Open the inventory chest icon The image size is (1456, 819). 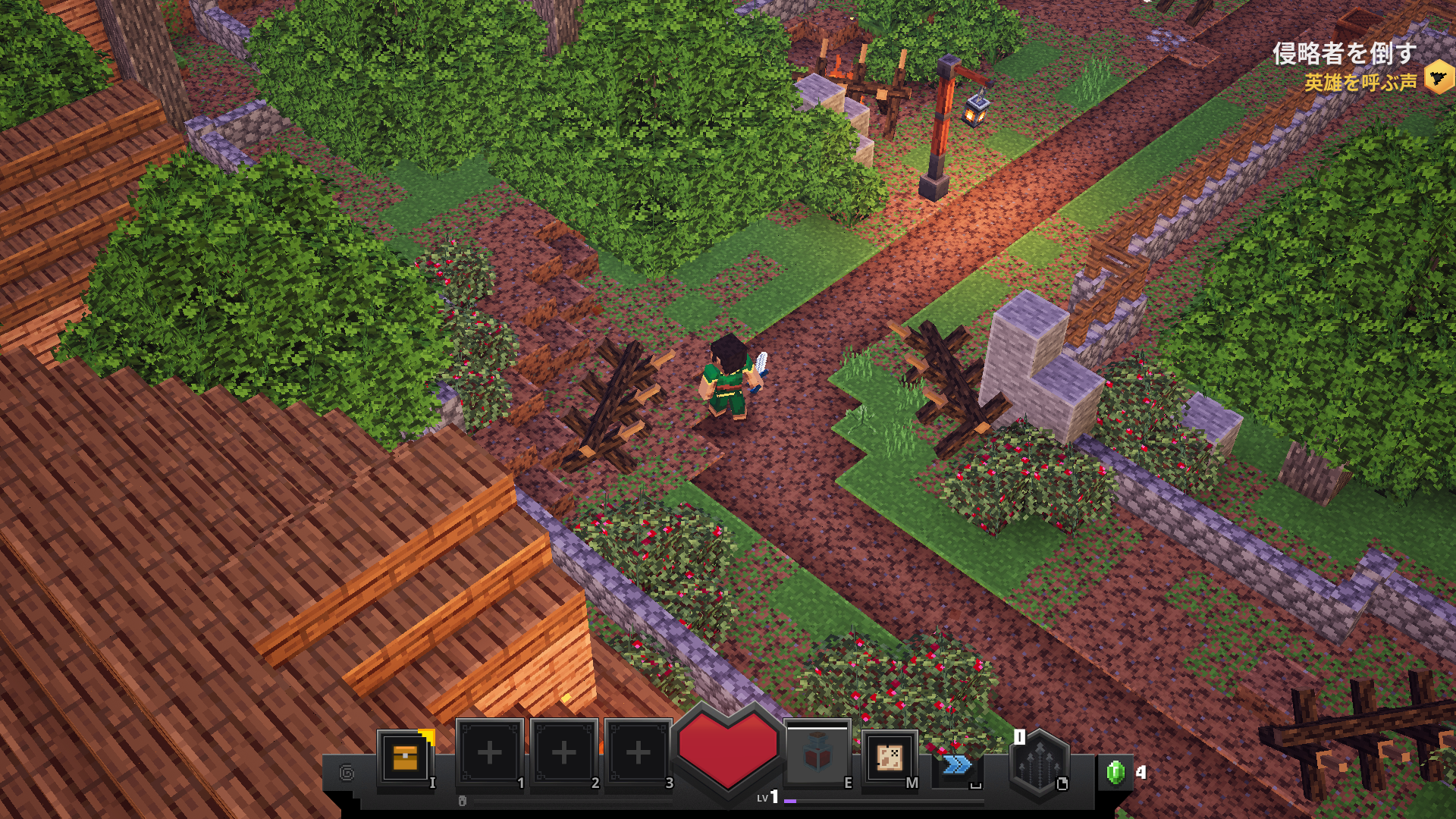coord(406,757)
